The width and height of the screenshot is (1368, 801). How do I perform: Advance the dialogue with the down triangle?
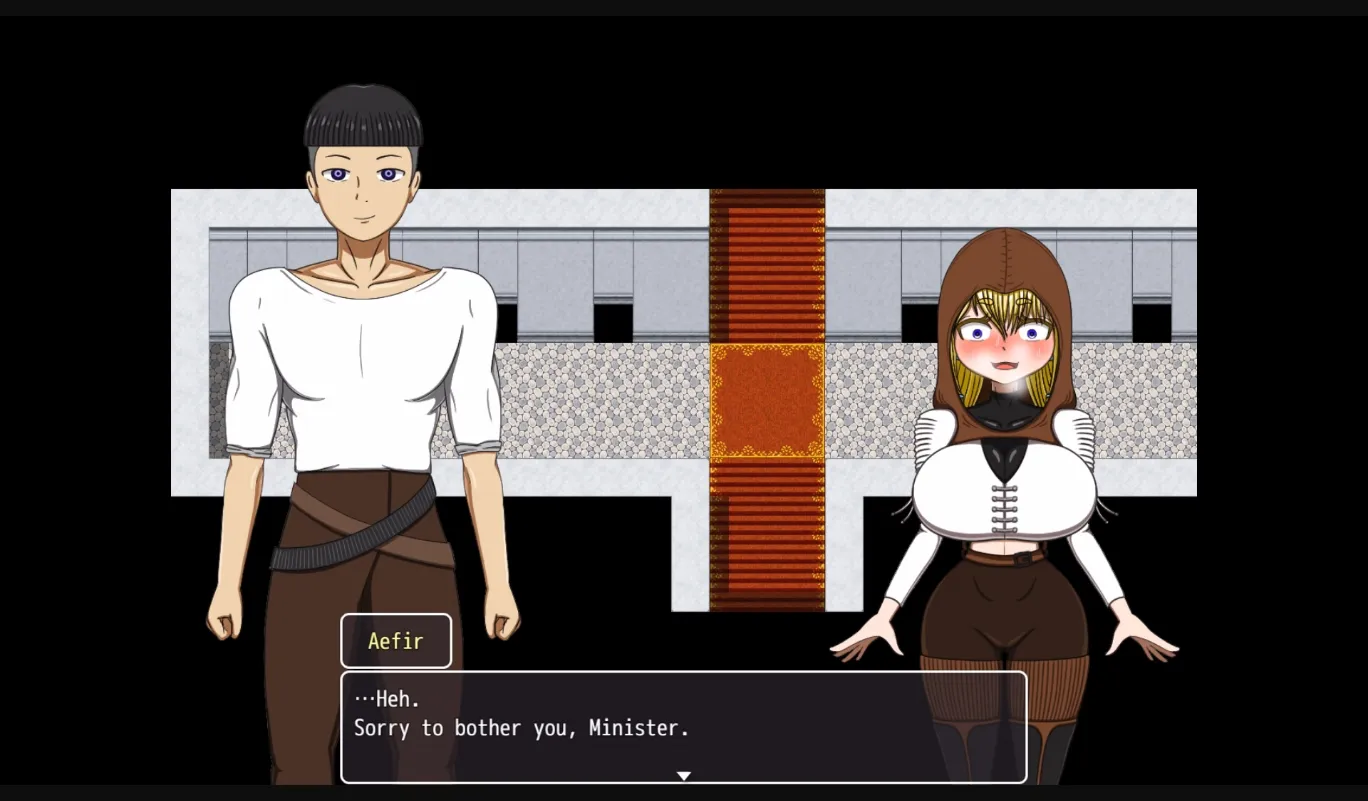[684, 775]
